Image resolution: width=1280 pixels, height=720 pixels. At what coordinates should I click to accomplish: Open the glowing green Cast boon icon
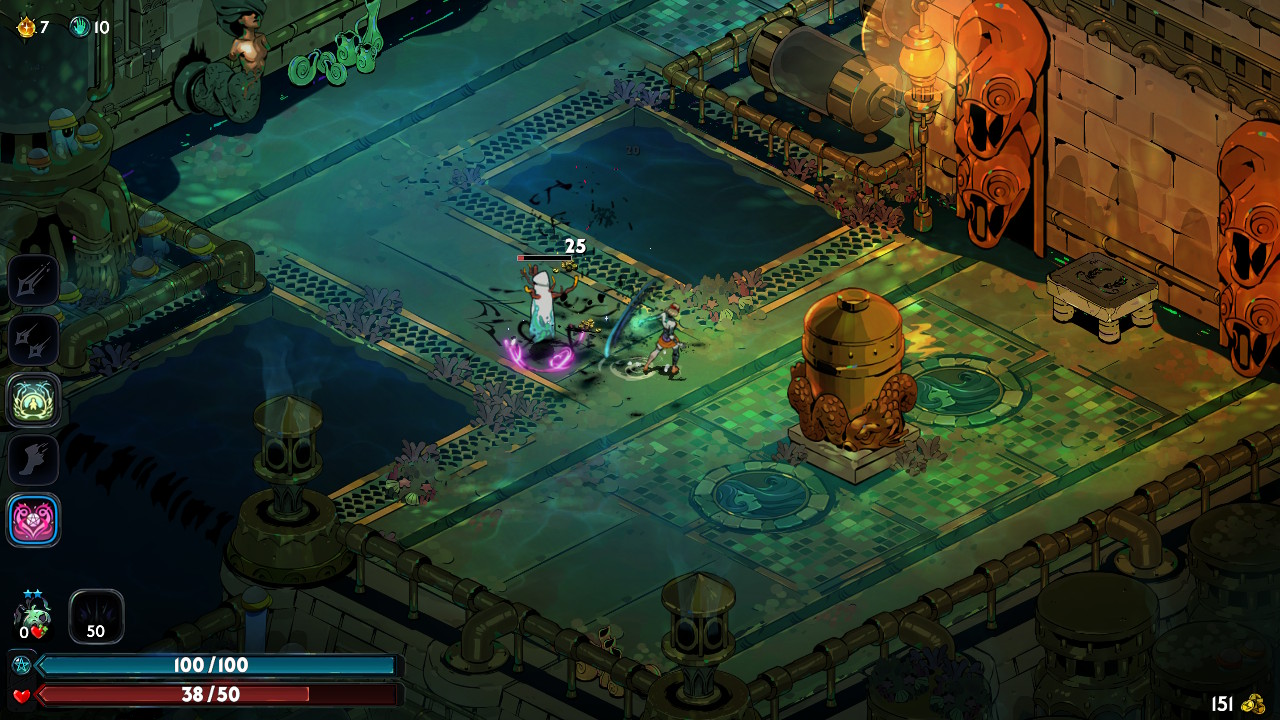pos(33,400)
